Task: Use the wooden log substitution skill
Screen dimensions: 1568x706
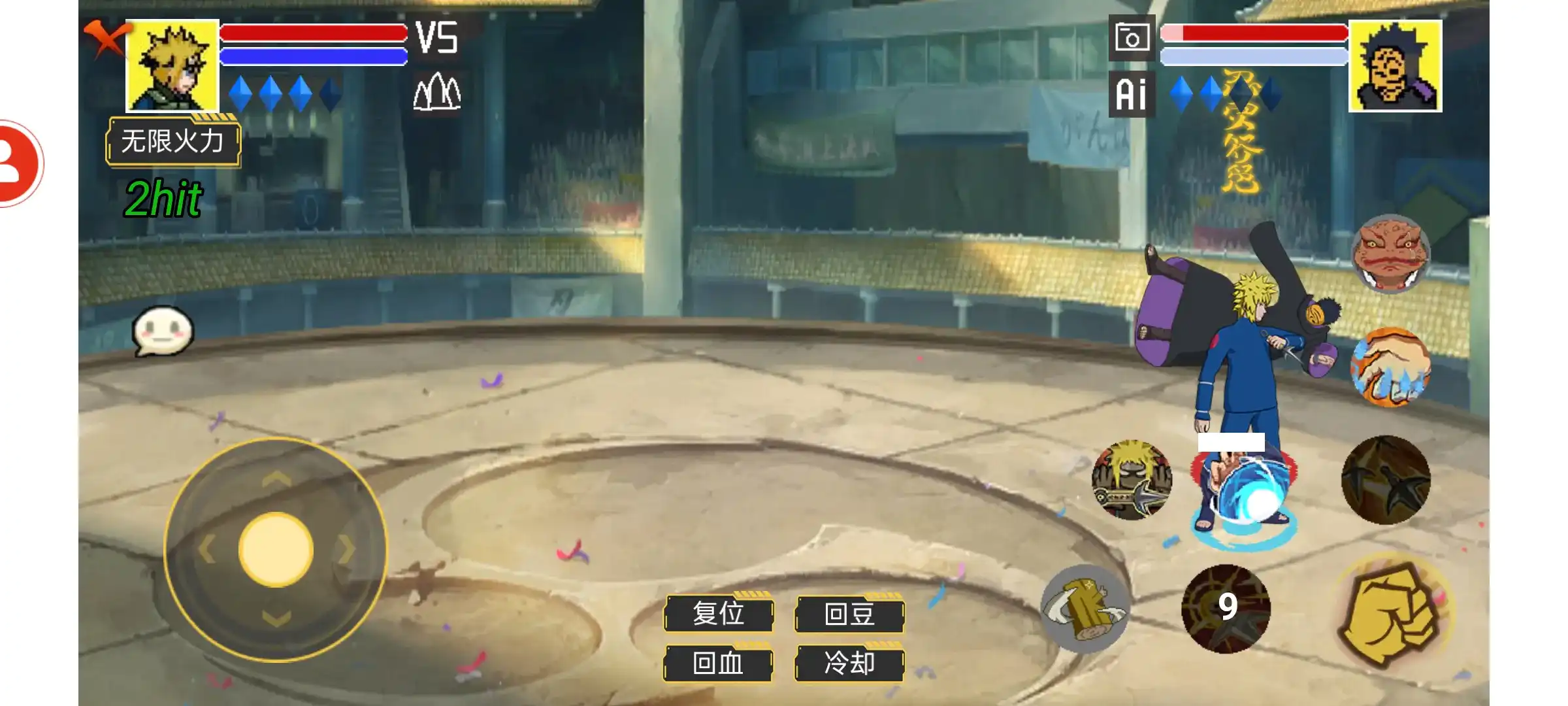Action: [1085, 608]
